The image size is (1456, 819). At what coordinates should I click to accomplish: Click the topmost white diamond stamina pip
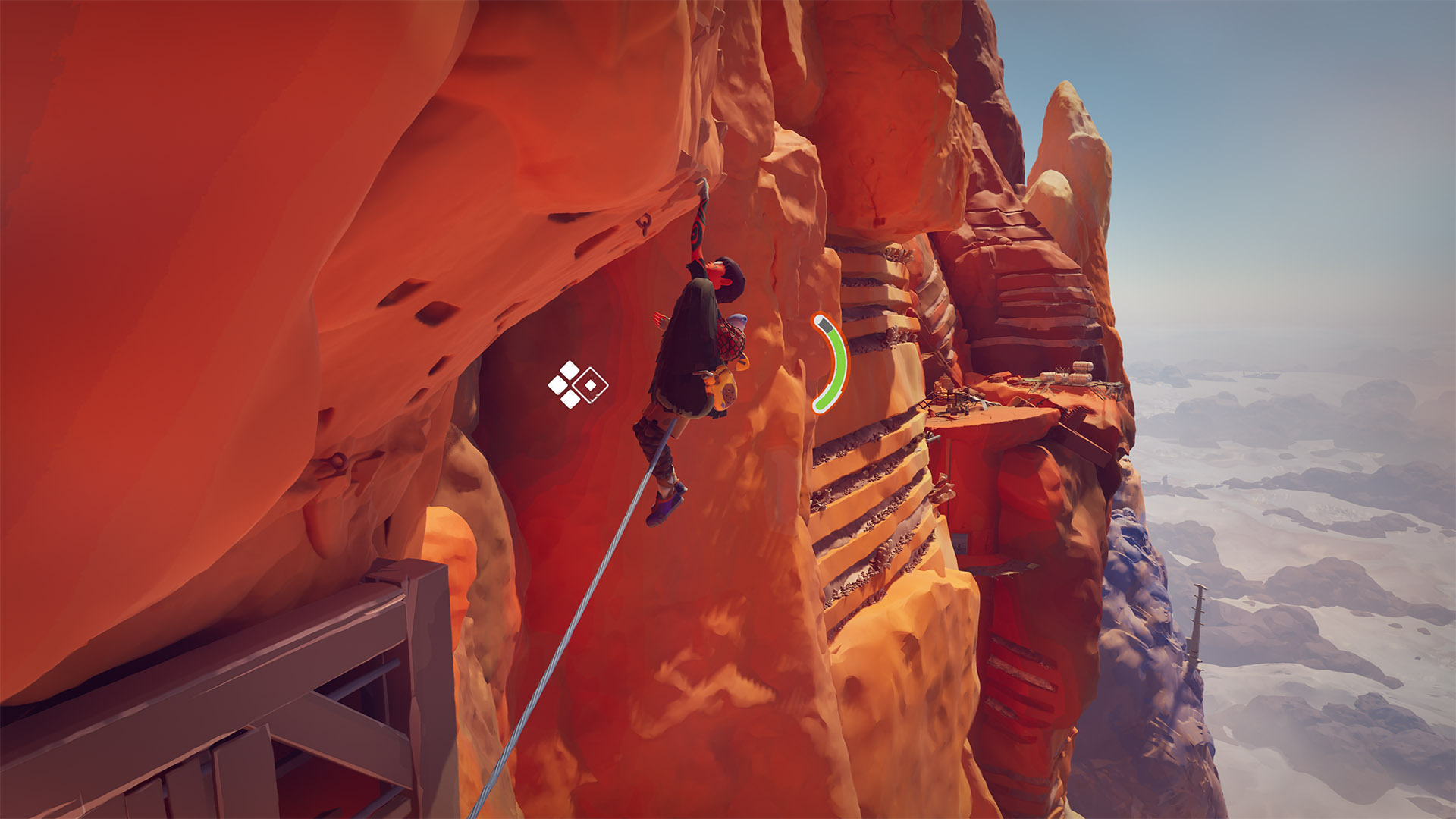[x=568, y=369]
